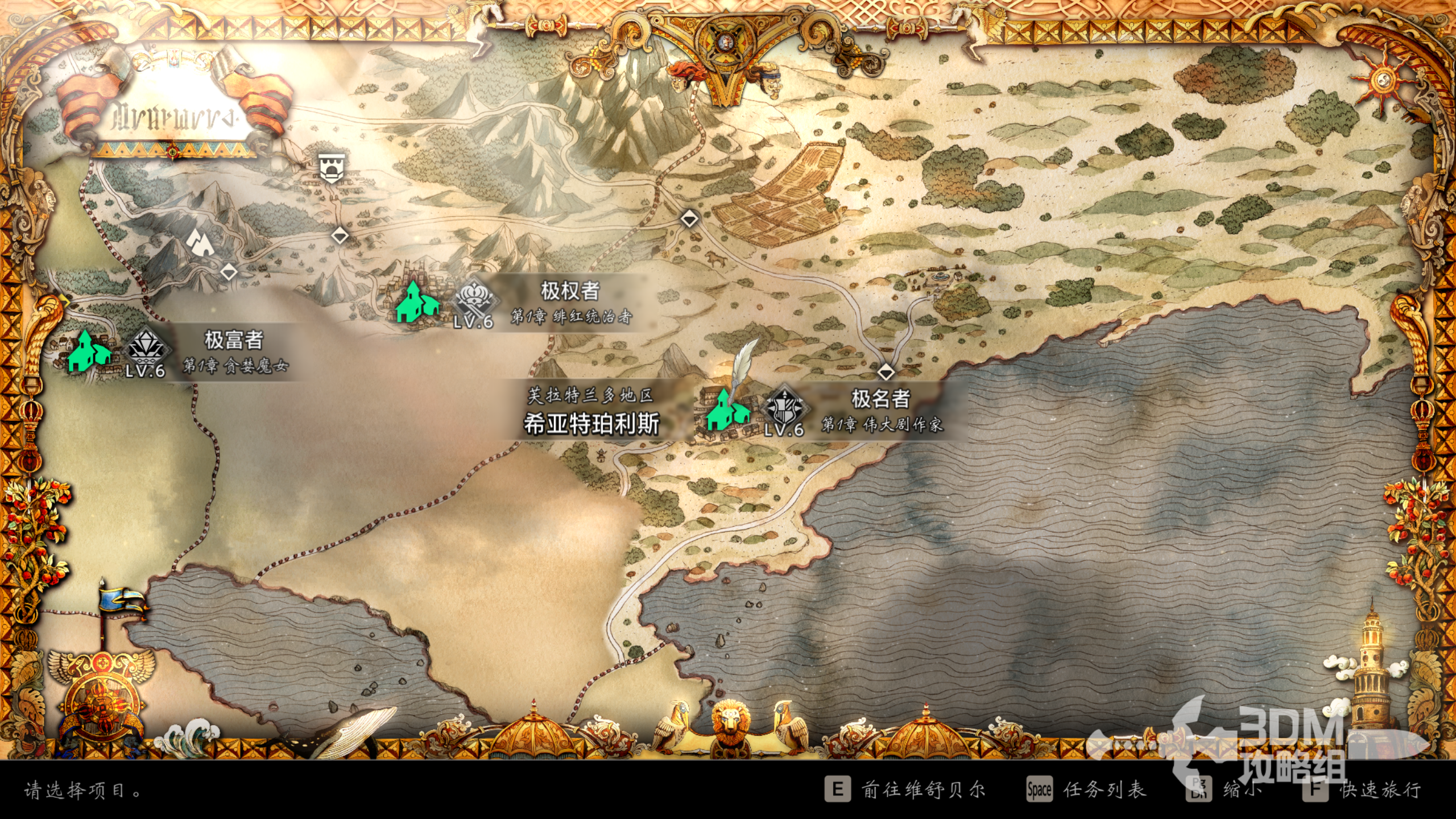Select the 极名者 shield emblem icon
This screenshot has width=1456, height=819.
(785, 407)
